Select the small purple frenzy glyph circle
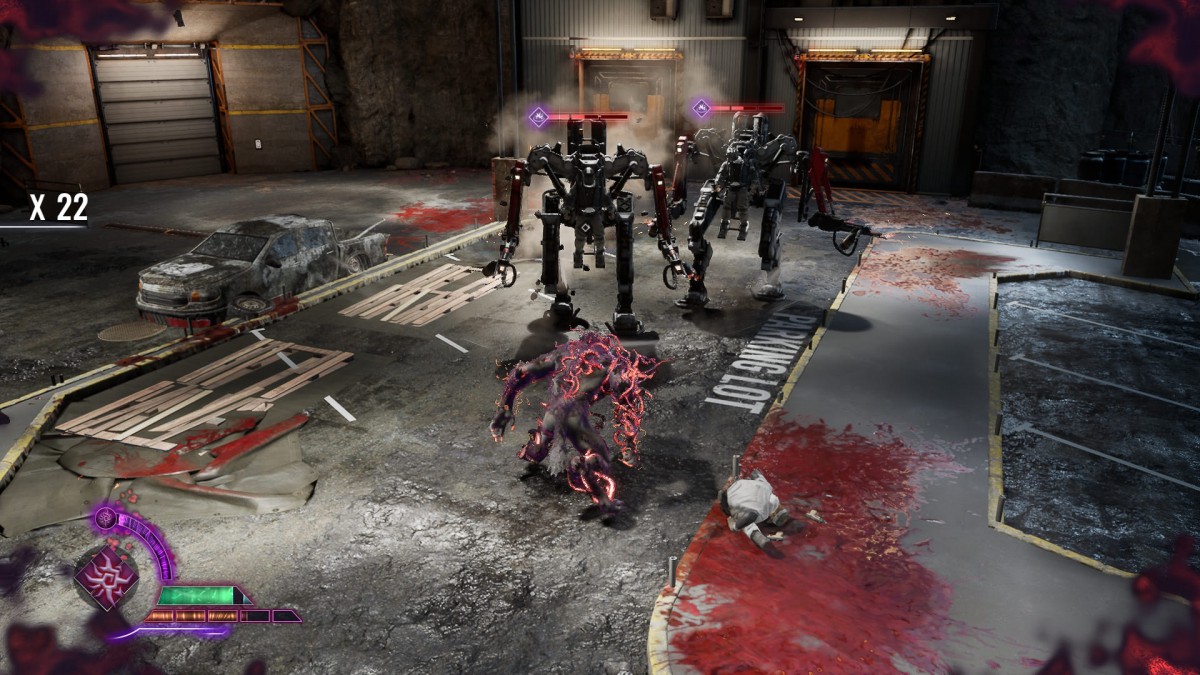The width and height of the screenshot is (1200, 675). 106,518
